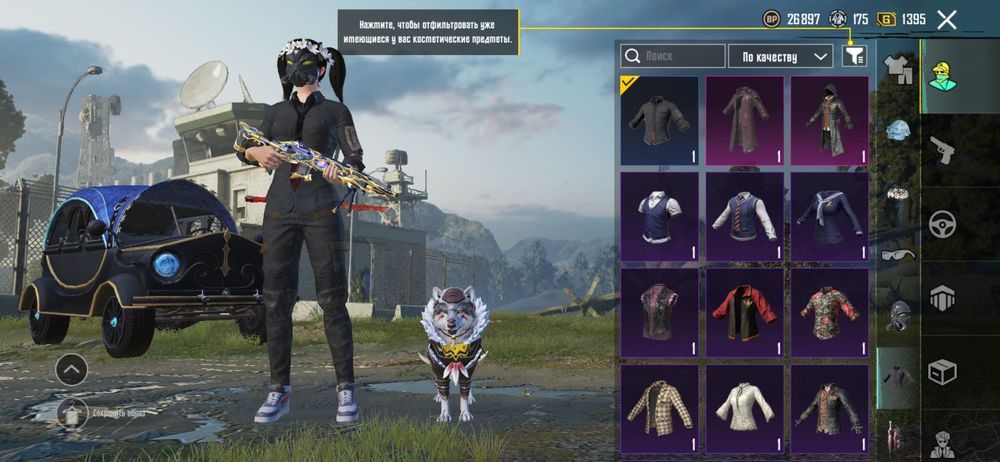Open the По качеству sort dropdown
Image resolution: width=1000 pixels, height=462 pixels.
pyautogui.click(x=780, y=56)
